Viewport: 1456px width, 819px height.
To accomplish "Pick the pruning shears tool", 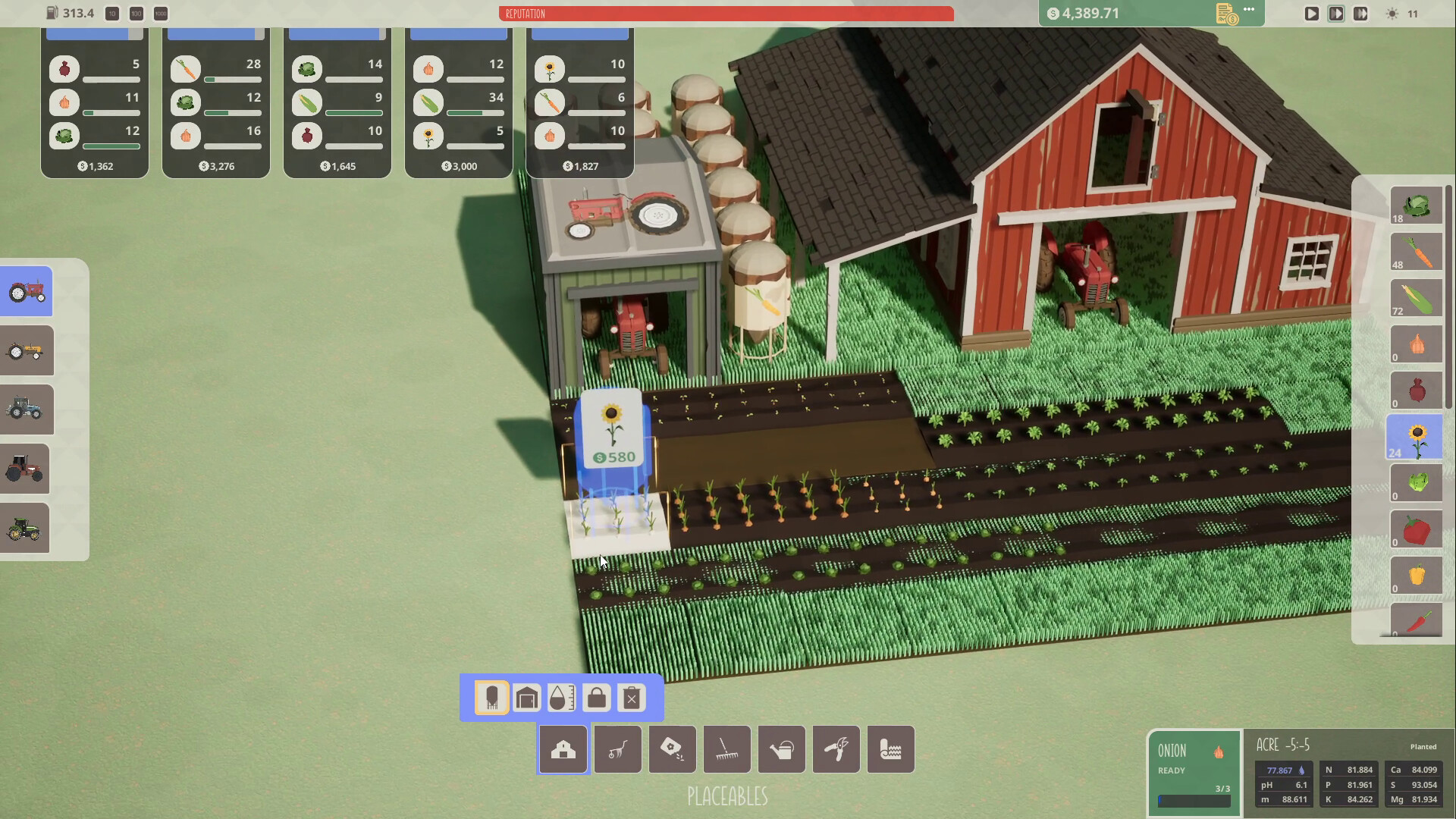I will (x=836, y=749).
